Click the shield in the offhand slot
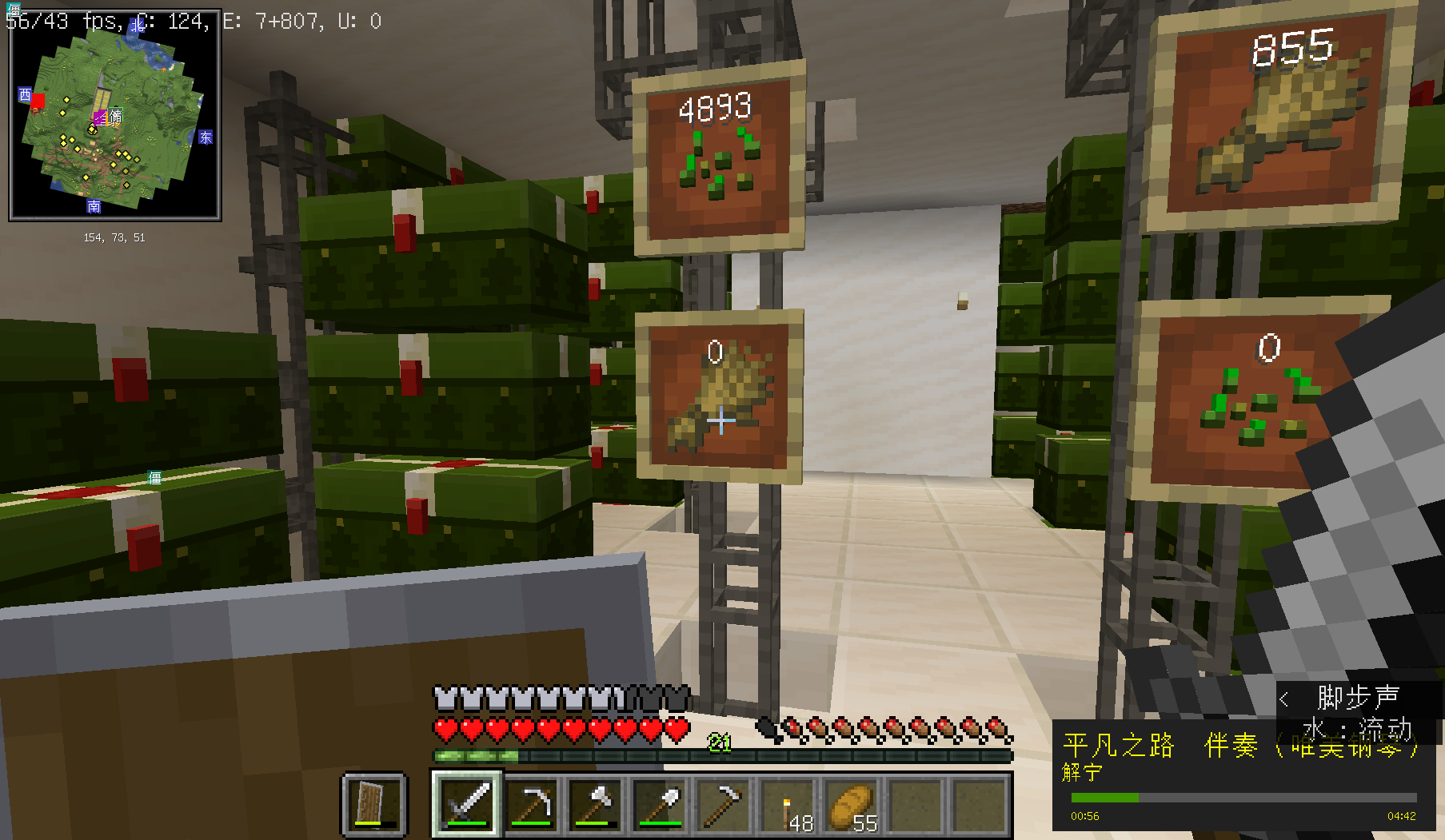Viewport: 1445px width, 840px height. pos(374,803)
